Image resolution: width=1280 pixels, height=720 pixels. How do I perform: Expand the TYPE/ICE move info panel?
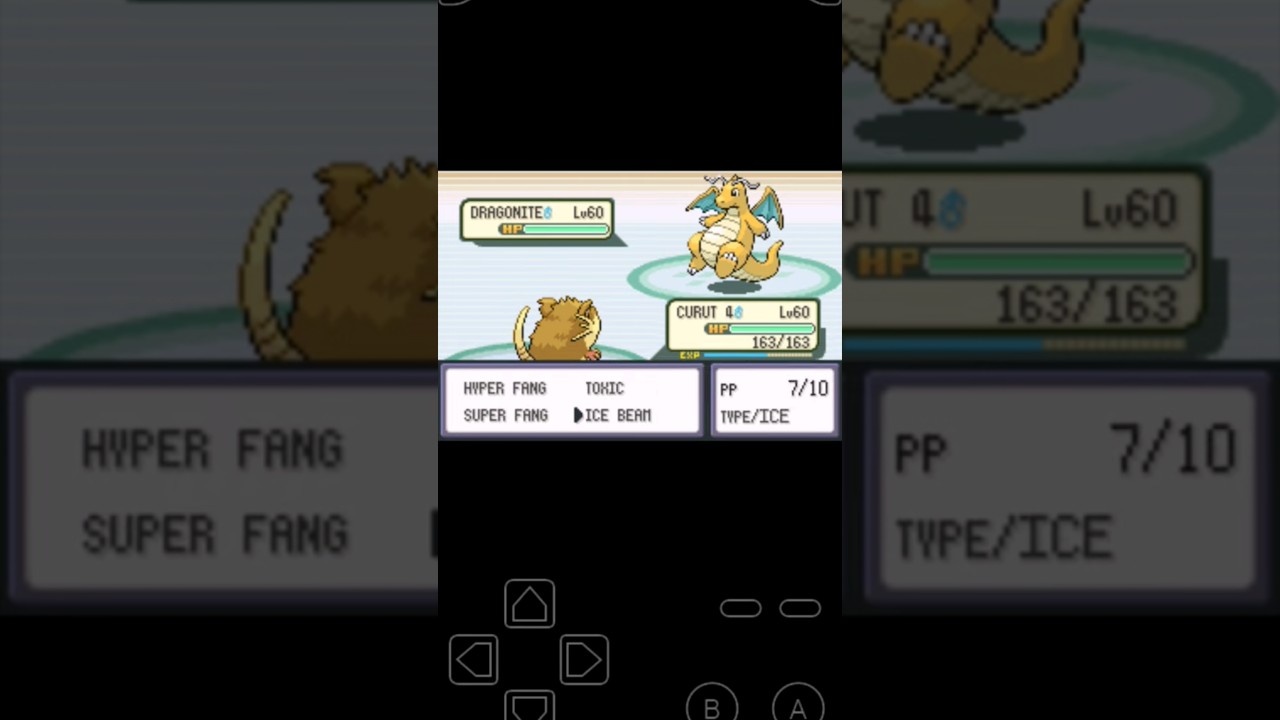pyautogui.click(x=755, y=416)
